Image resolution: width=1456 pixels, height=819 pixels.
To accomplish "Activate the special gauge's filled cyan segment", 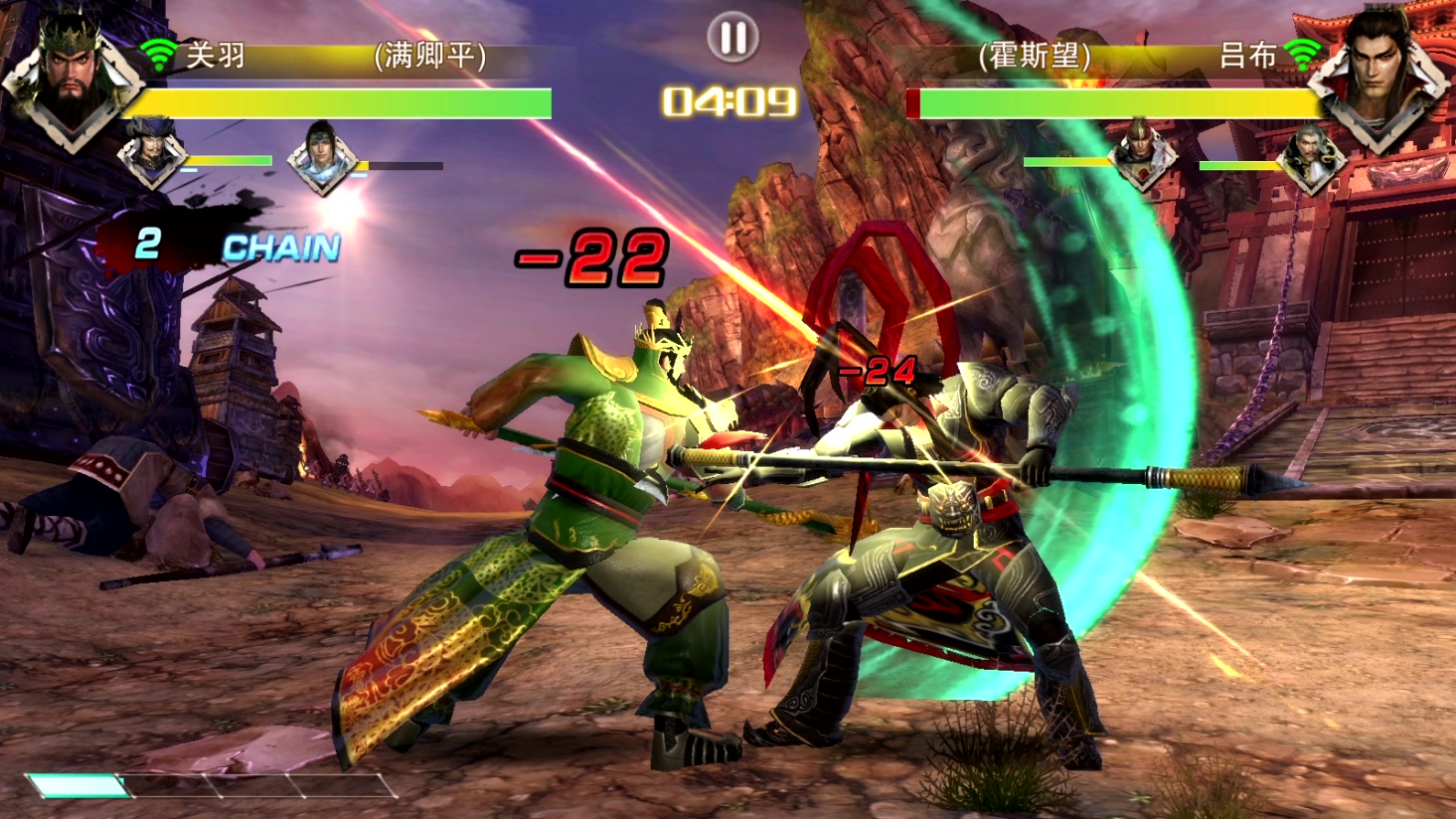I will click(x=78, y=786).
